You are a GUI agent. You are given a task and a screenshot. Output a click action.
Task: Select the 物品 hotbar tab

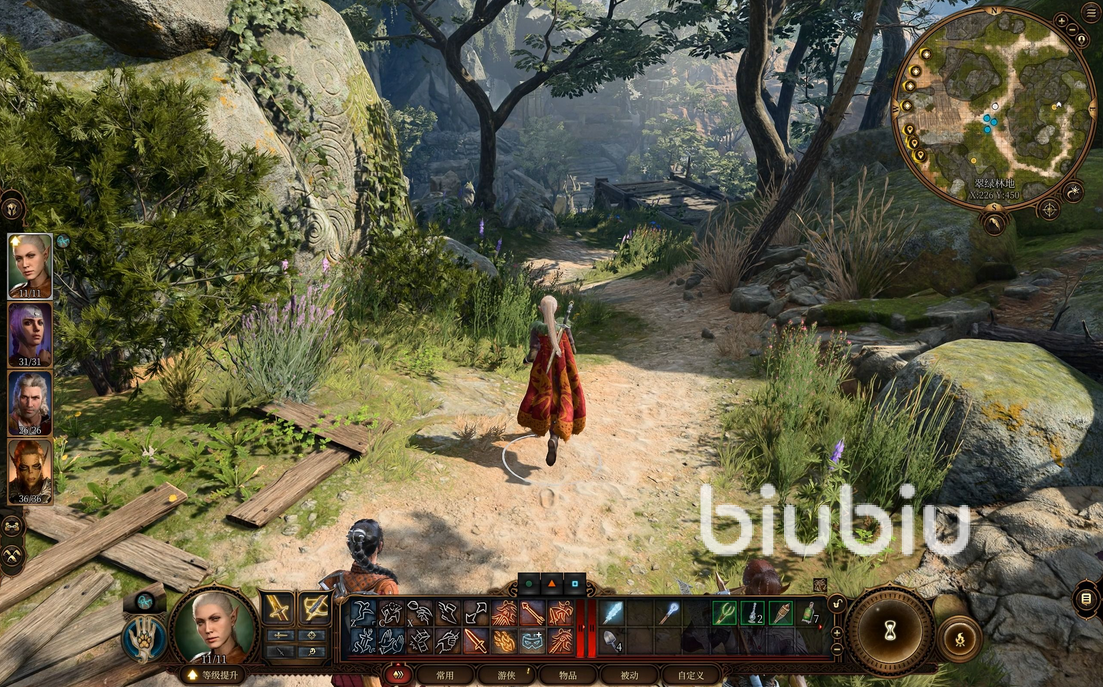[567, 675]
